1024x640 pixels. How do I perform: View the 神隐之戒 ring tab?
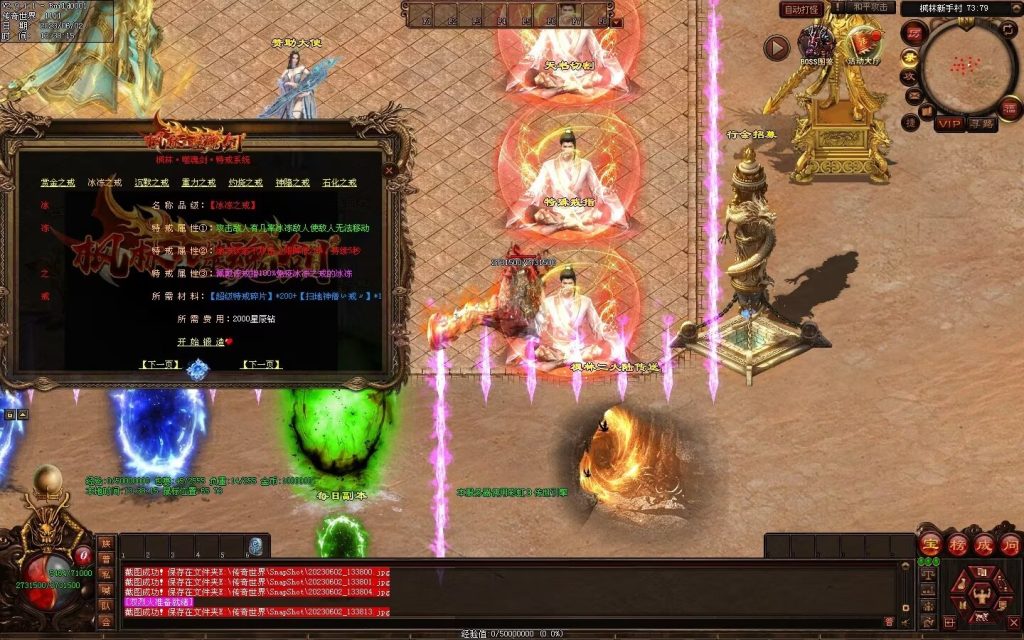click(292, 183)
